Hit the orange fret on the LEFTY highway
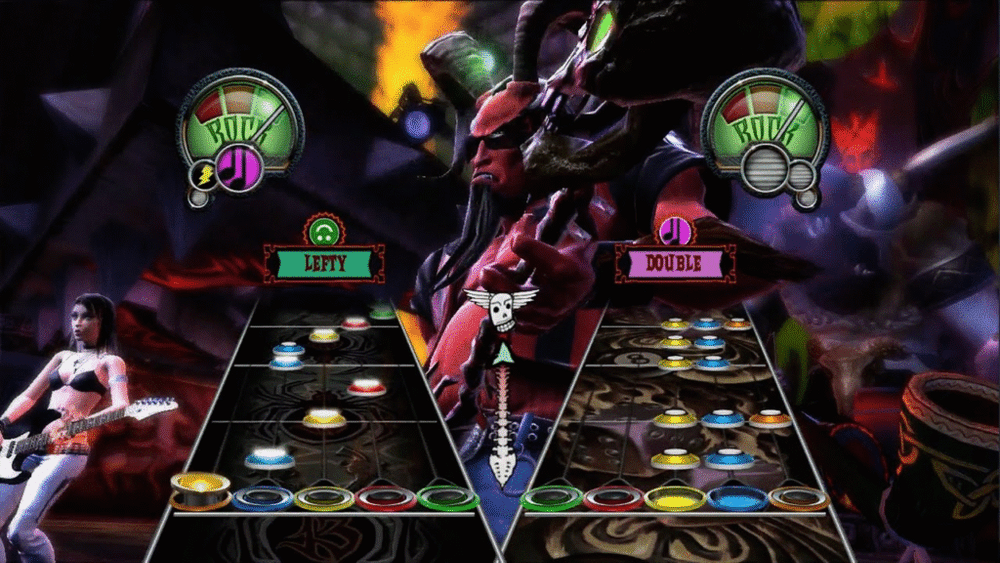The image size is (1000, 563). click(x=201, y=493)
